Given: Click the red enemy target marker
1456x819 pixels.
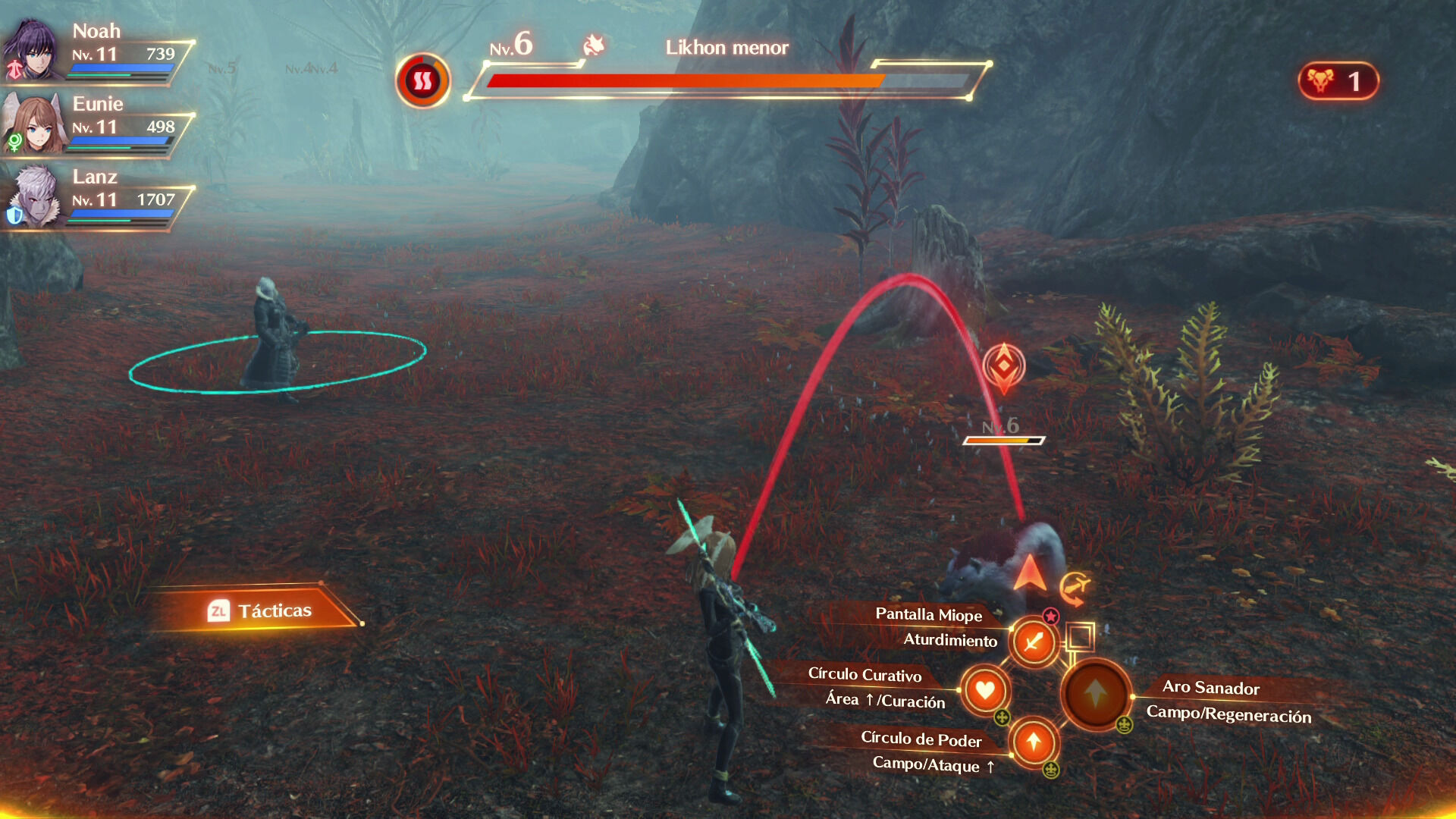Looking at the screenshot, I should [1003, 368].
